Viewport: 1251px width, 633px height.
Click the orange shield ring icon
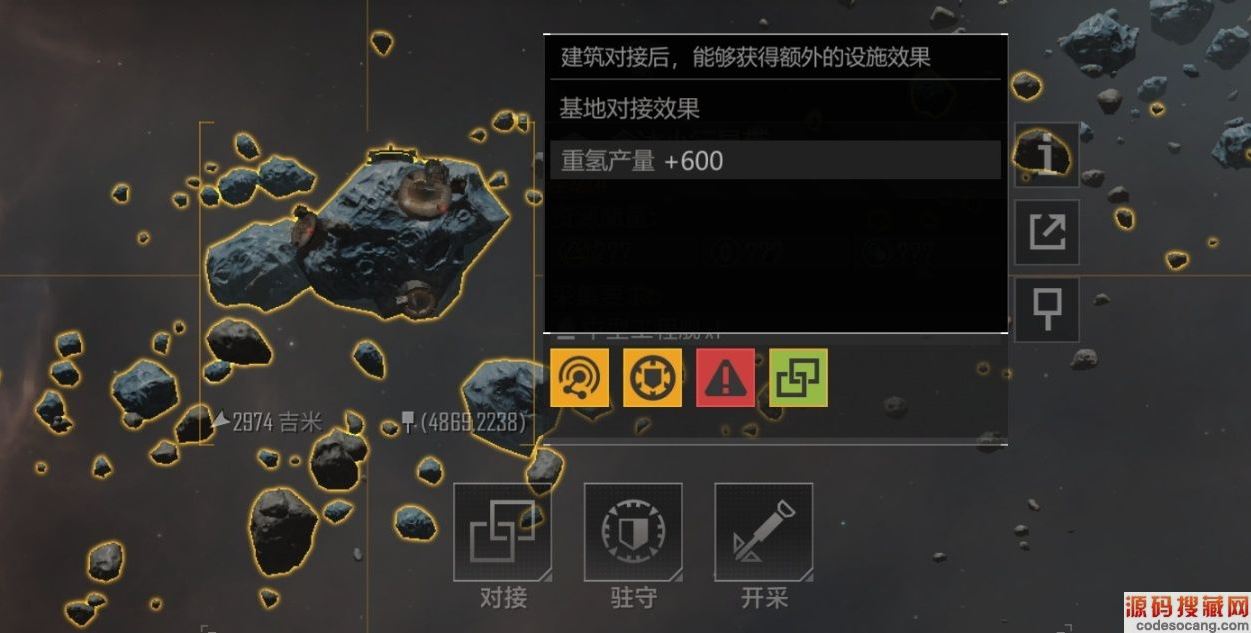(653, 377)
